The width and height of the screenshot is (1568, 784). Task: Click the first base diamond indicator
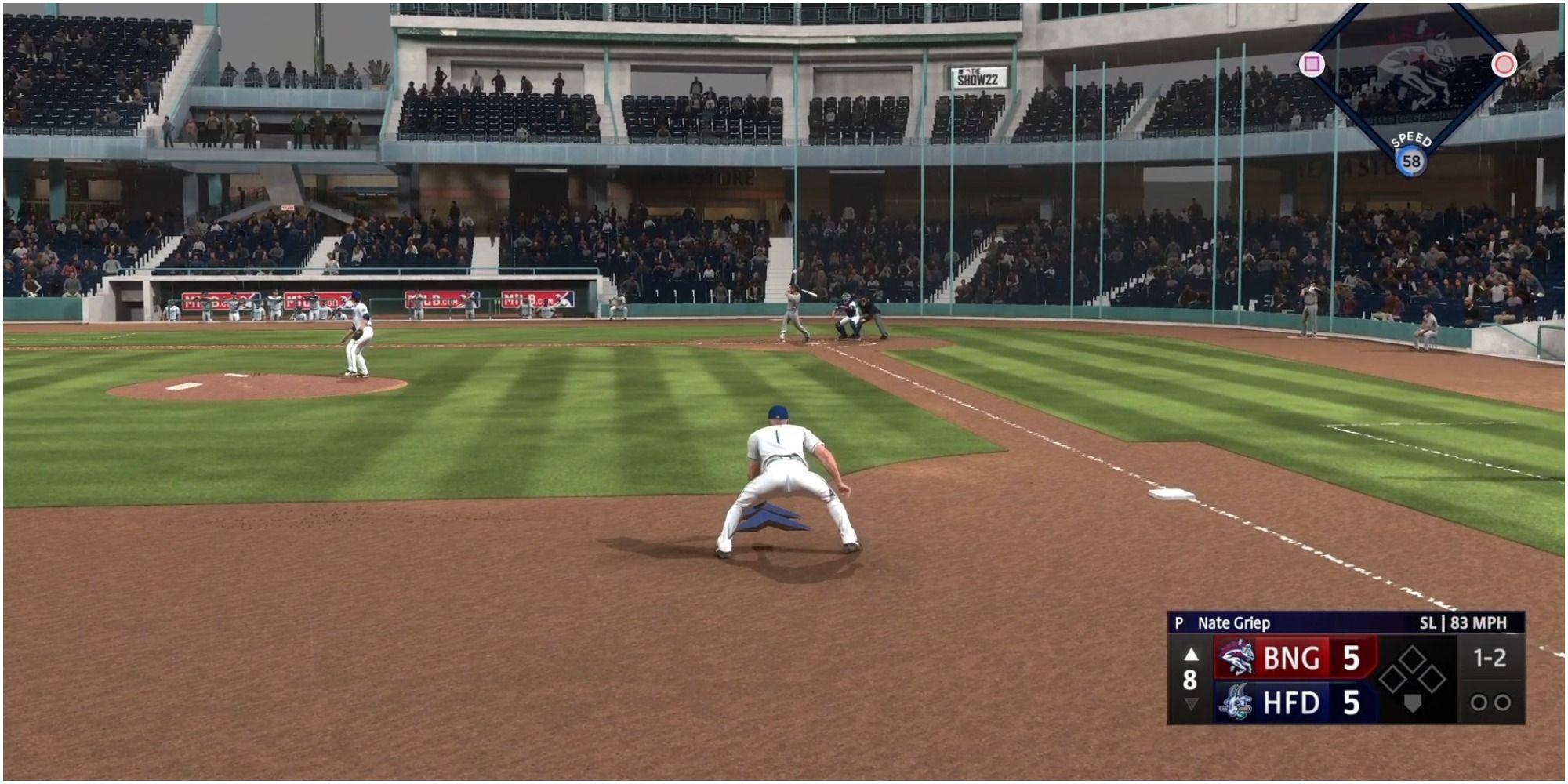point(1432,680)
